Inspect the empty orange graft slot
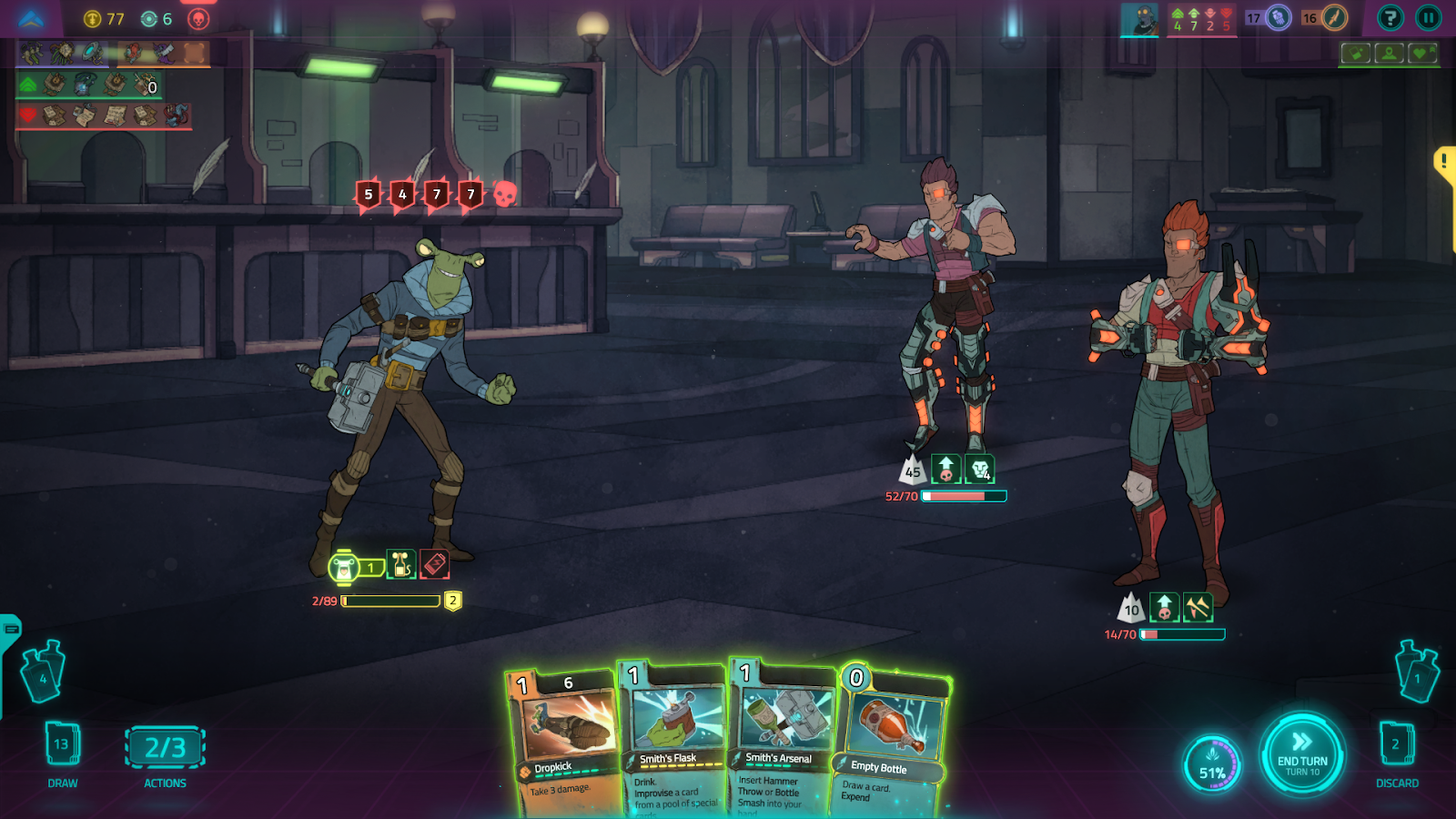Viewport: 1456px width, 819px height. (x=194, y=54)
